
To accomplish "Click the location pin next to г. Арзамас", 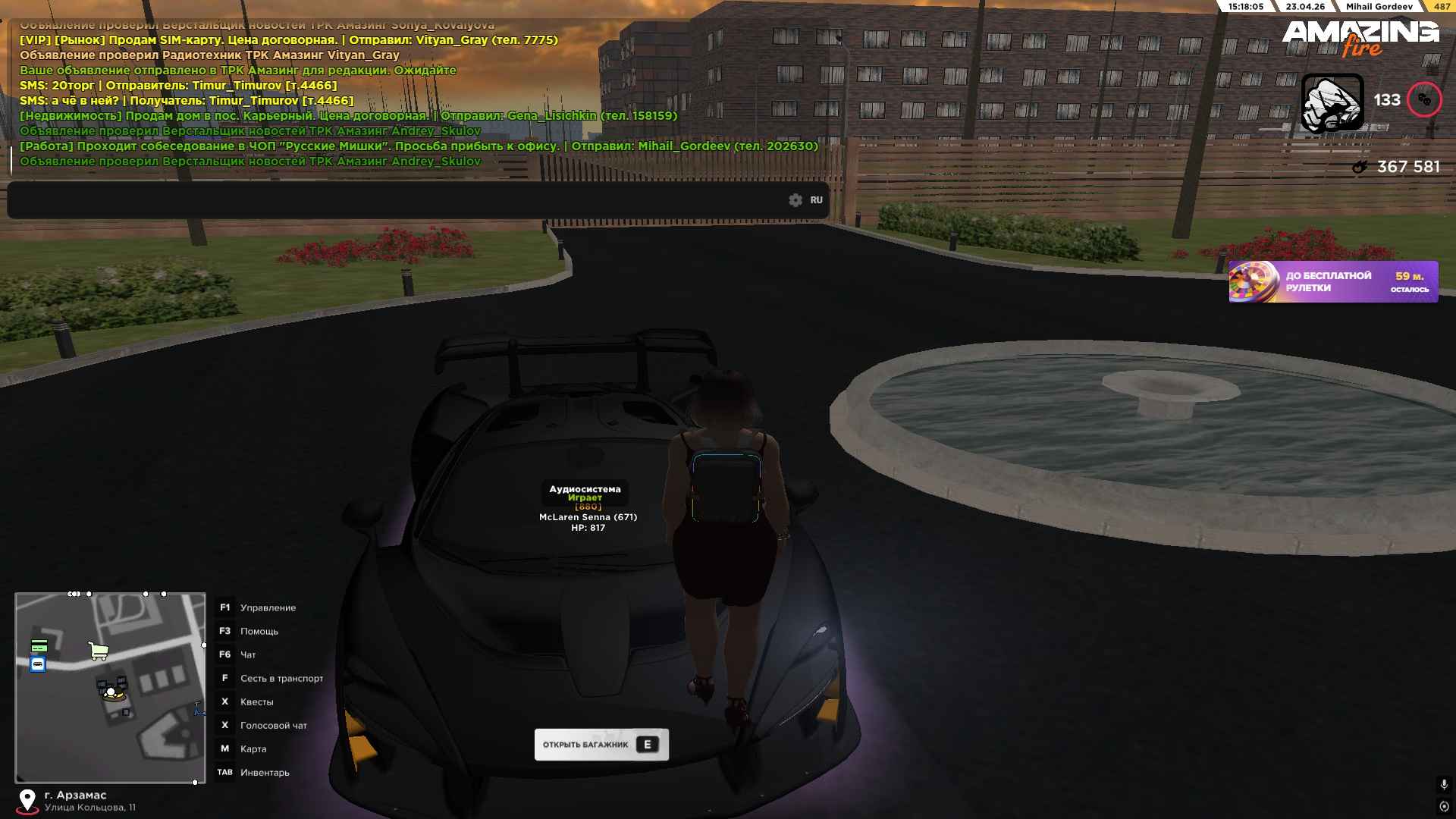I will [x=27, y=801].
